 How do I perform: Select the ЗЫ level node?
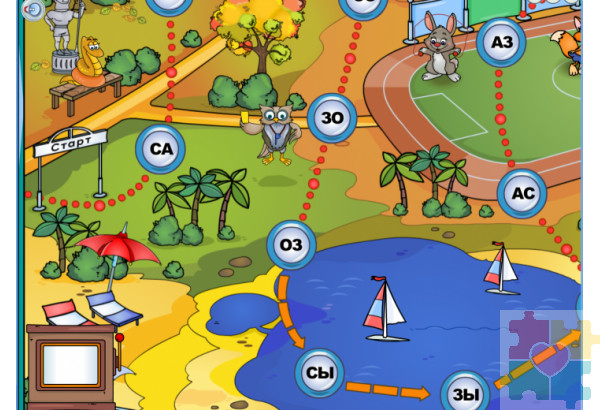pos(465,394)
